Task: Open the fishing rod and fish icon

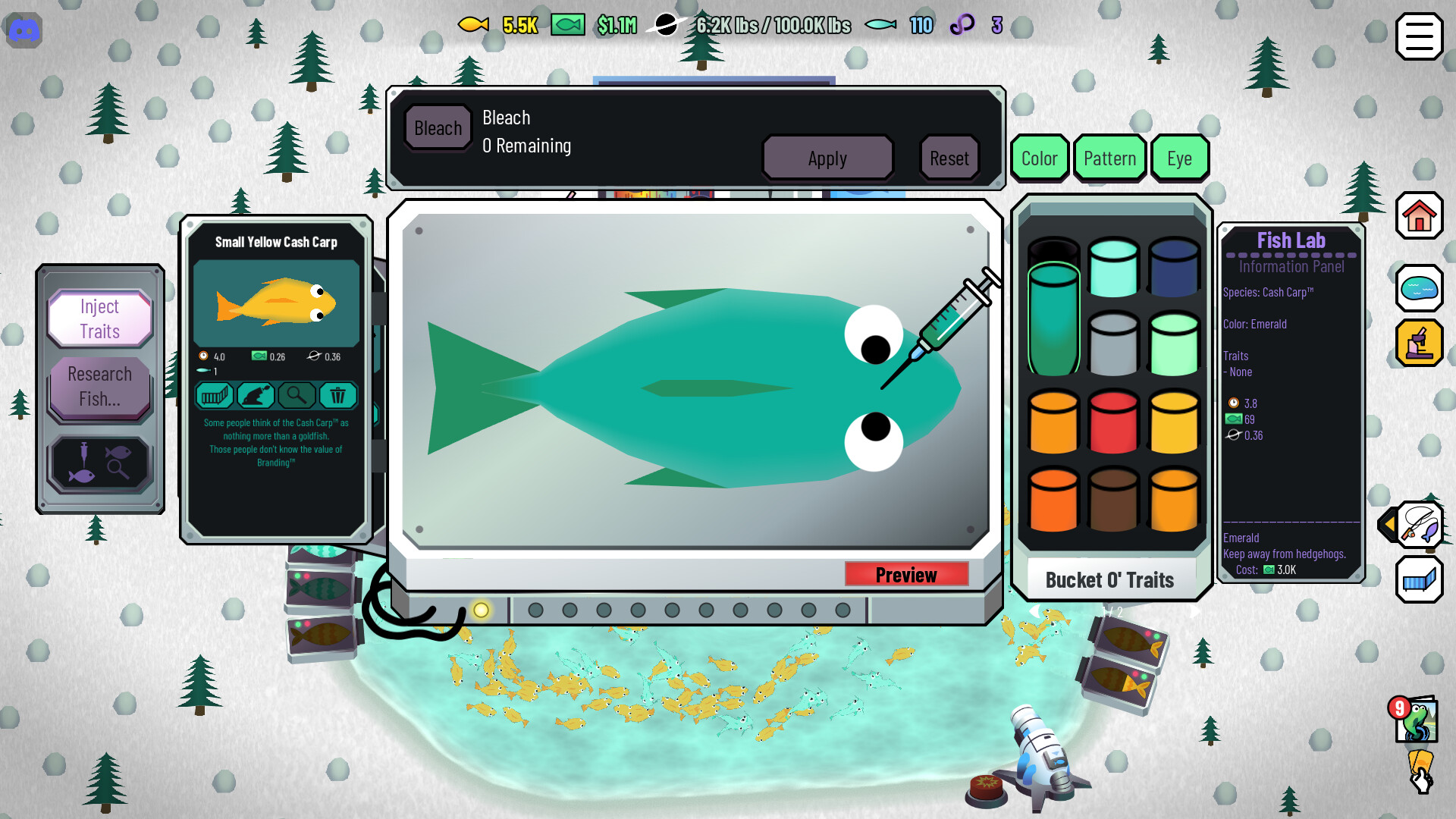Action: pos(1419,524)
